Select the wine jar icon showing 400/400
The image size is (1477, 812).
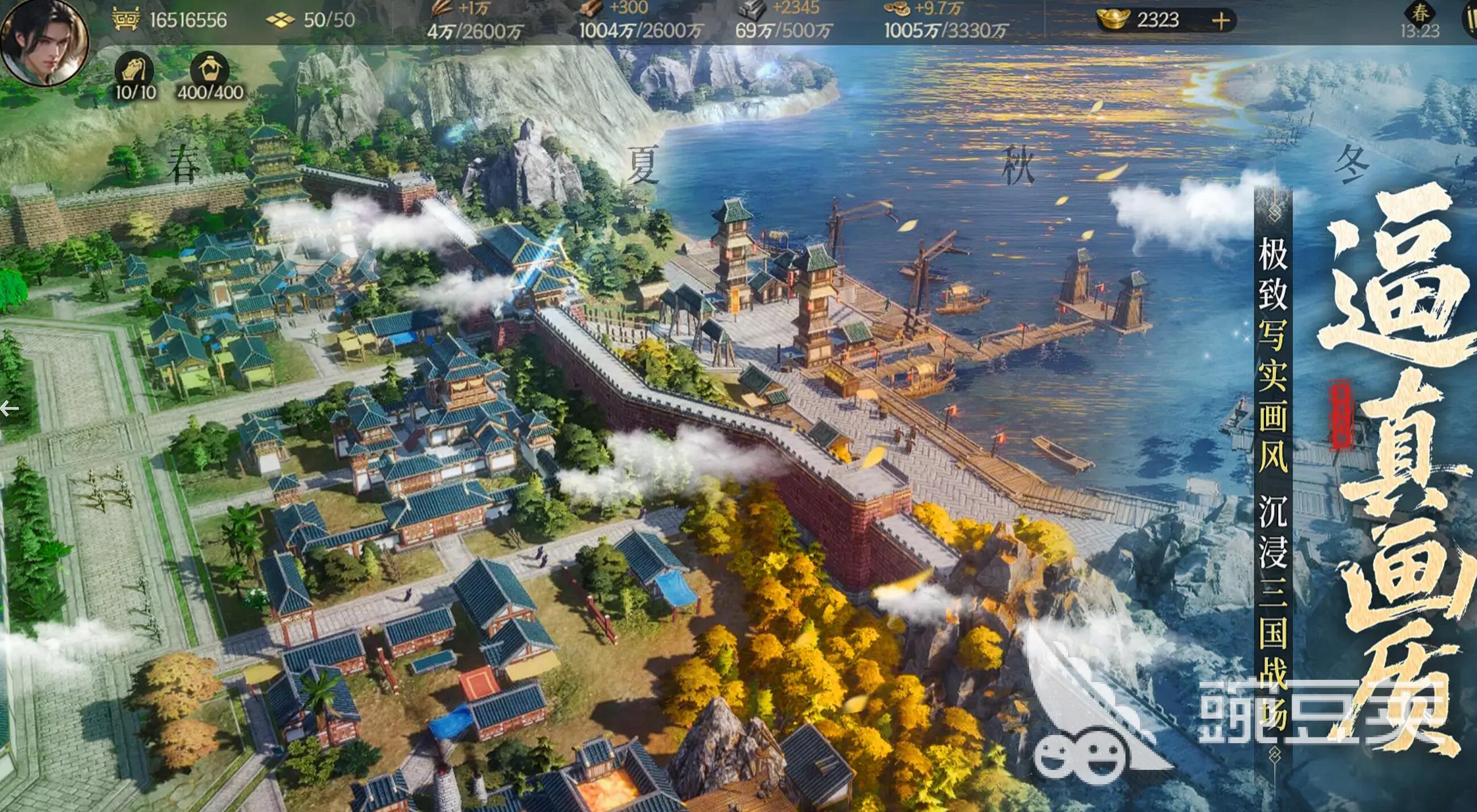[x=209, y=71]
